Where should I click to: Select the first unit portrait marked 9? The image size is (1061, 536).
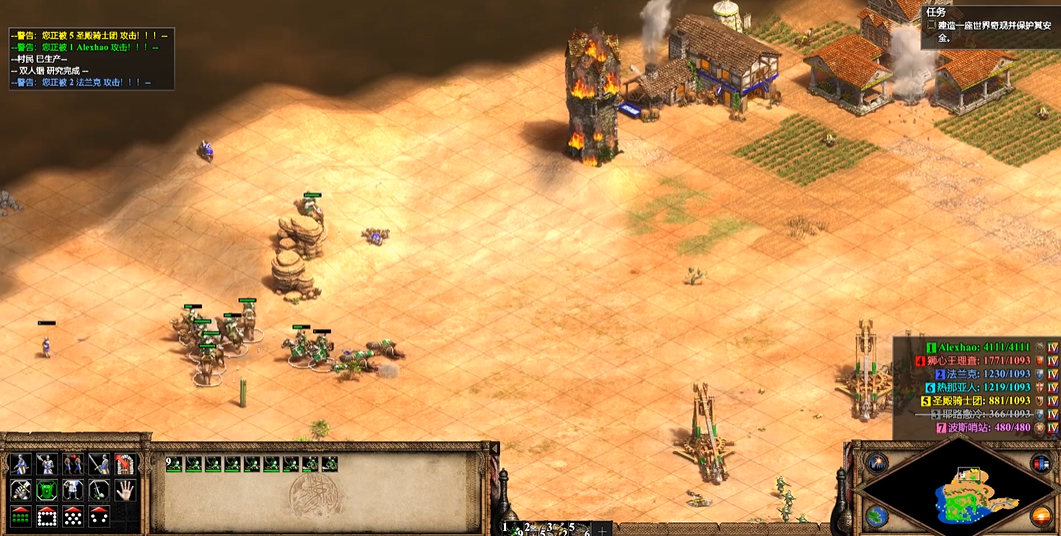click(175, 464)
